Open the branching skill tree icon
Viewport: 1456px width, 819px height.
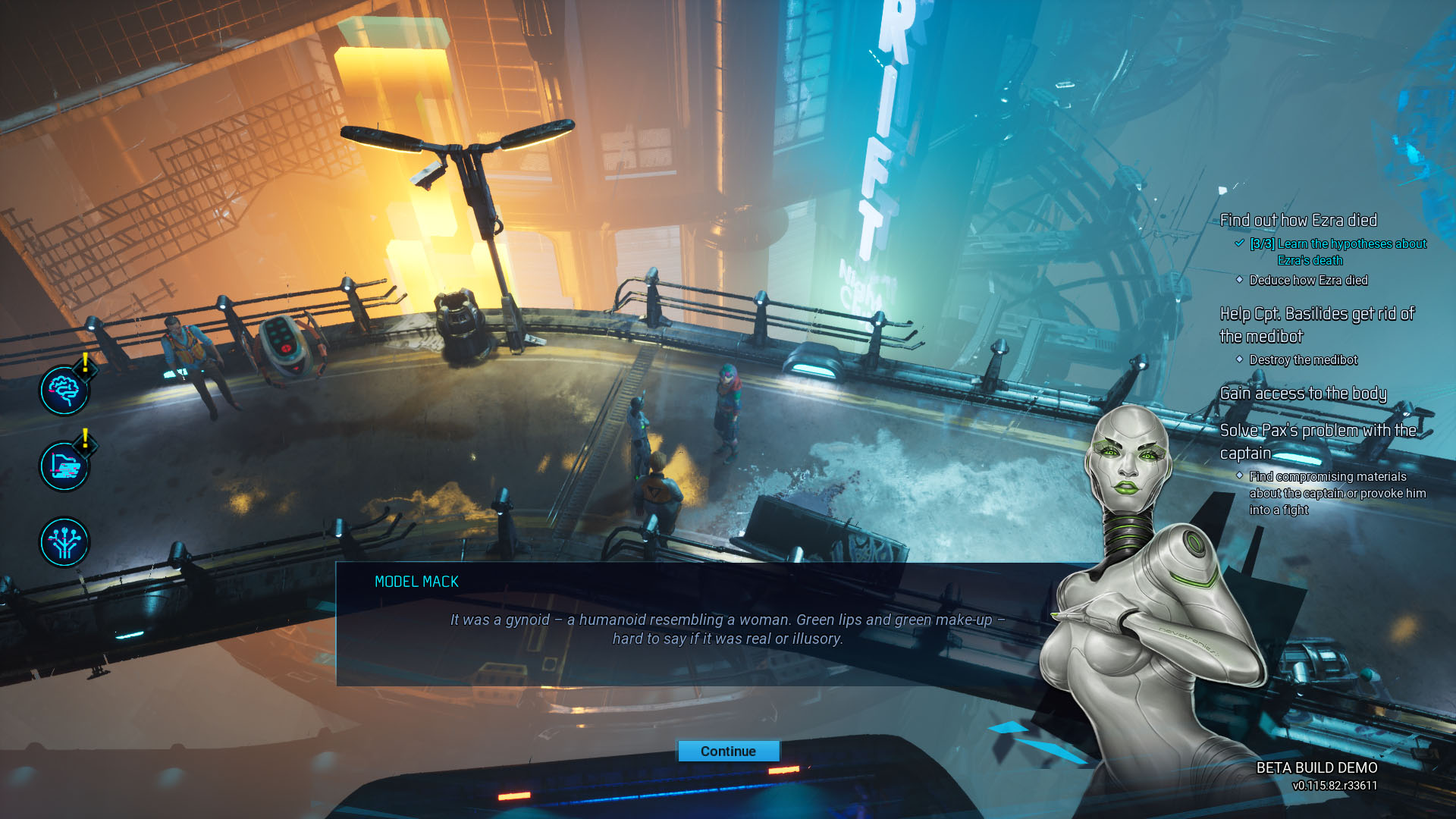click(x=64, y=542)
